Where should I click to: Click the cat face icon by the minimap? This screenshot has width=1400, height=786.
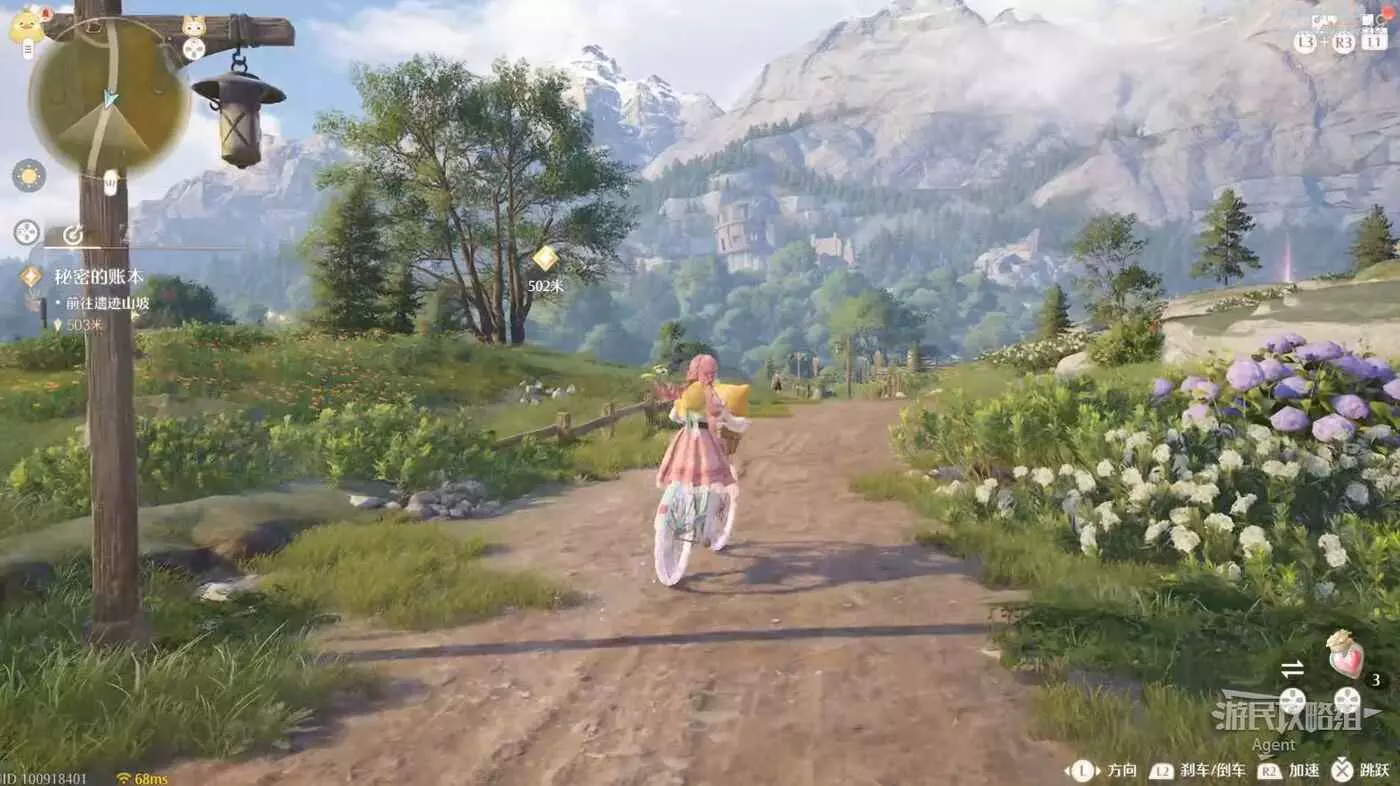[x=194, y=26]
